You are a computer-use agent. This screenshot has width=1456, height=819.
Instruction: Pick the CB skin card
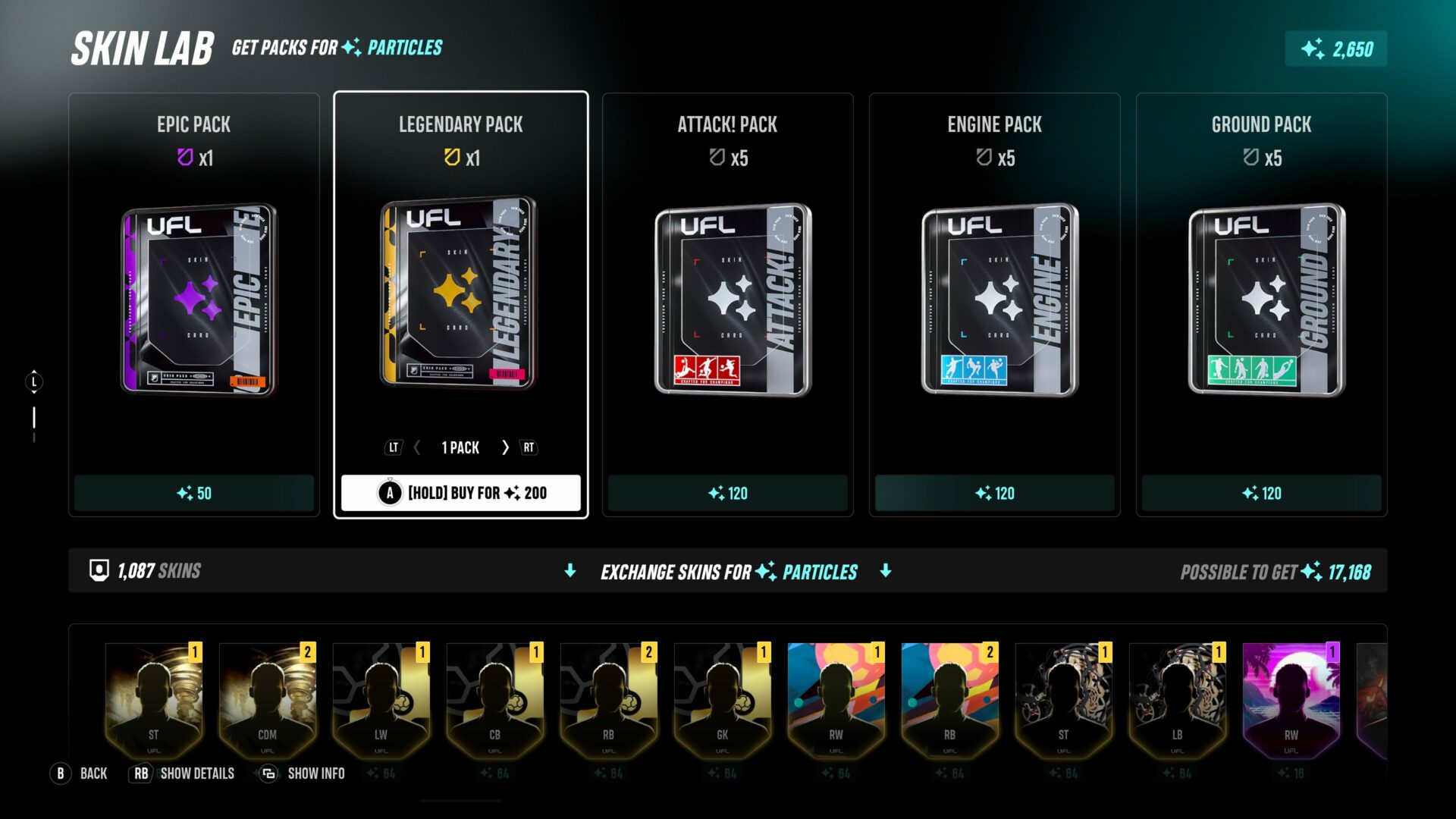point(495,699)
